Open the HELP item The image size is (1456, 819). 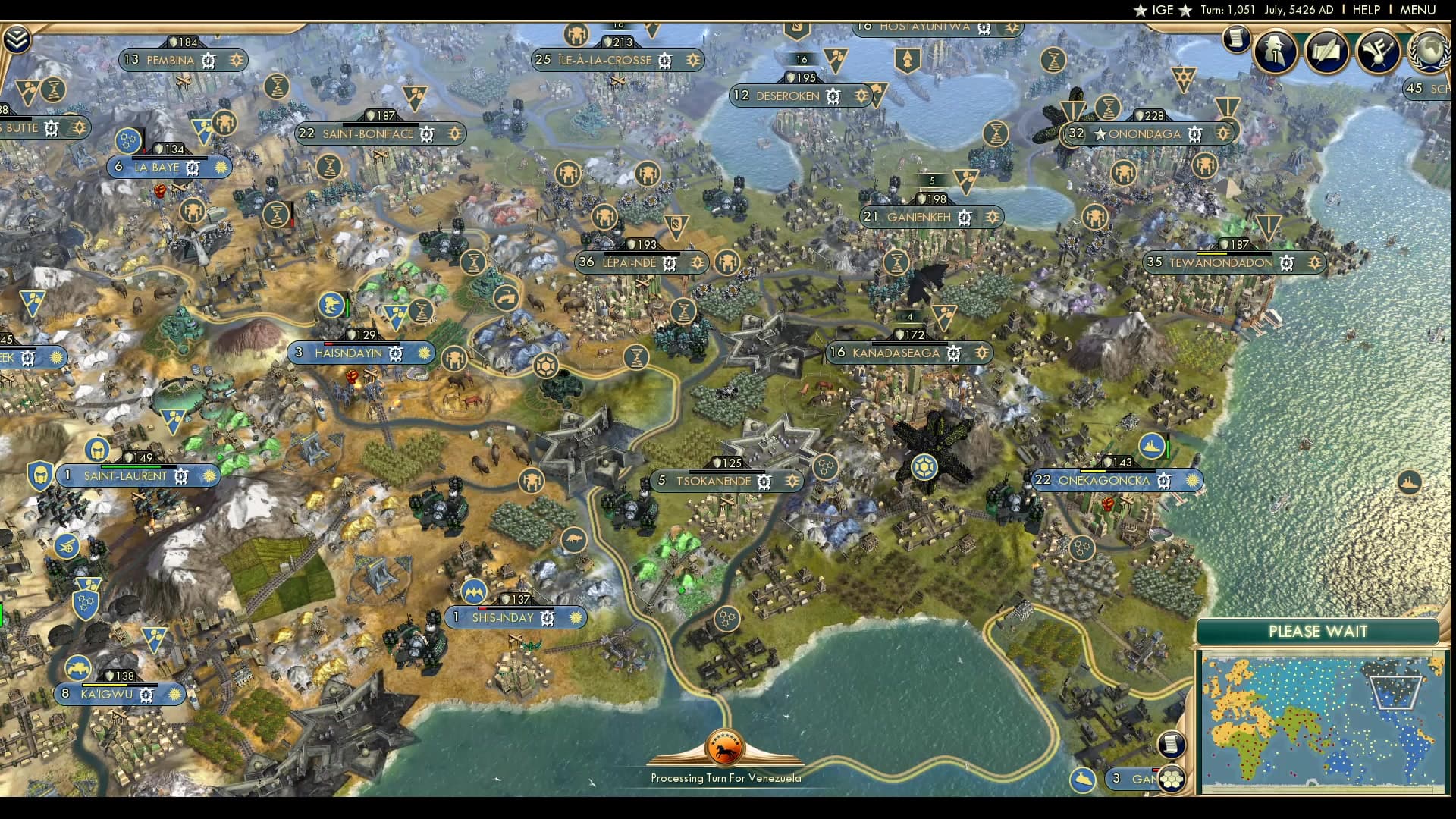1365,10
